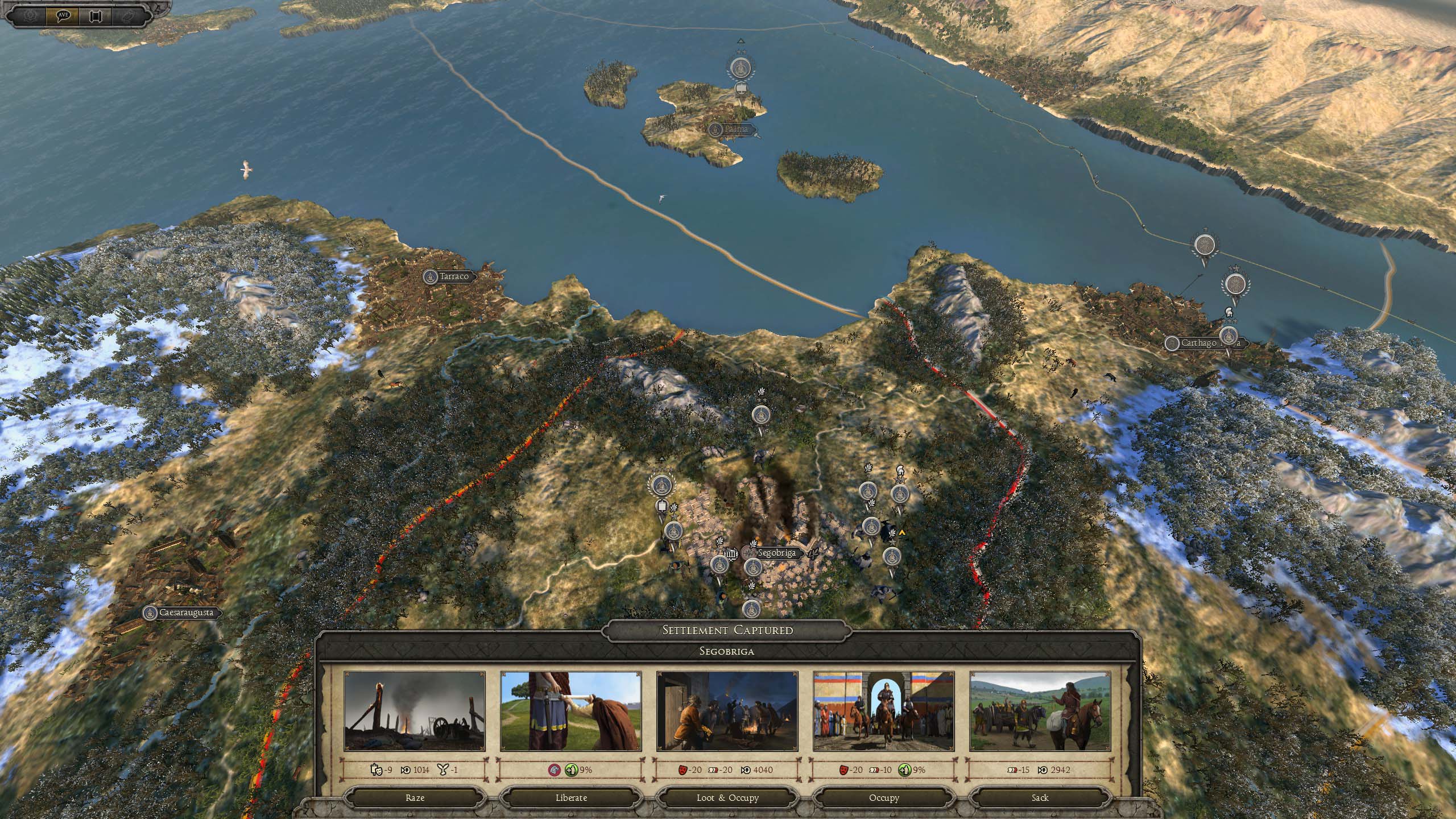Select the horsemen at gate Occupy thumbnail

[x=884, y=712]
